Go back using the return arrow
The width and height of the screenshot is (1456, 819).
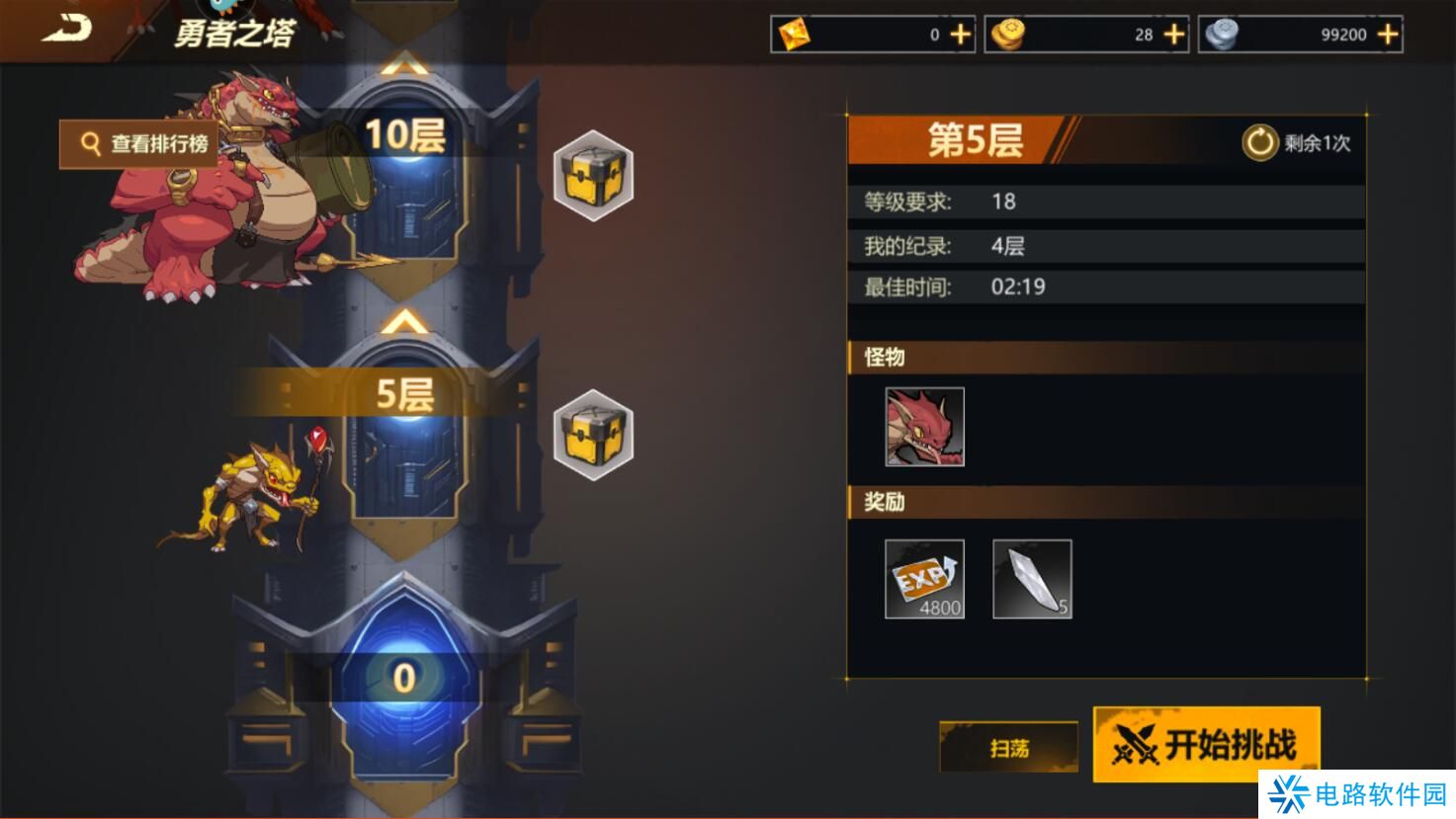(x=65, y=30)
